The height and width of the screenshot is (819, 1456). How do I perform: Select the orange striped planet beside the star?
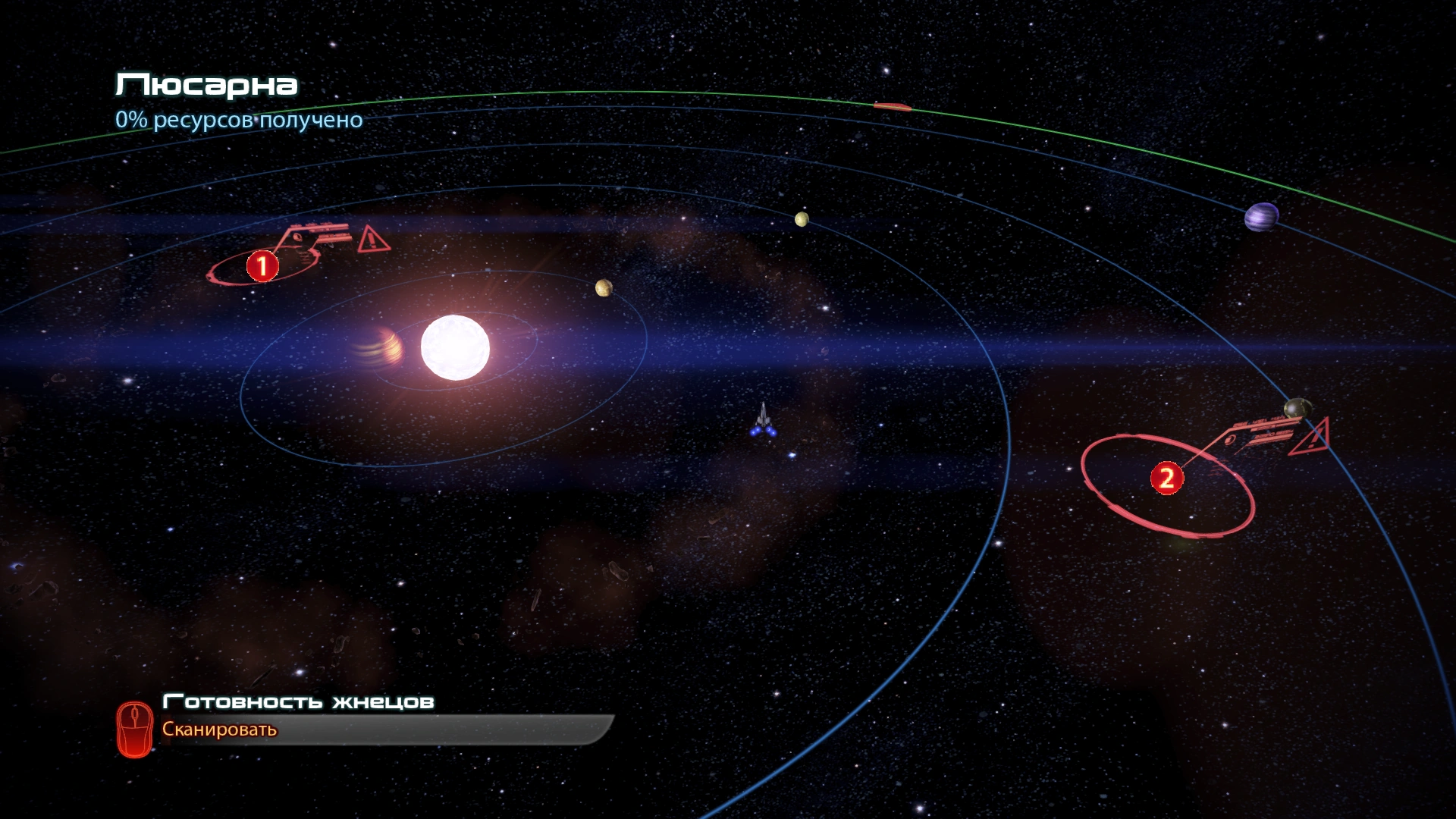coord(383,347)
